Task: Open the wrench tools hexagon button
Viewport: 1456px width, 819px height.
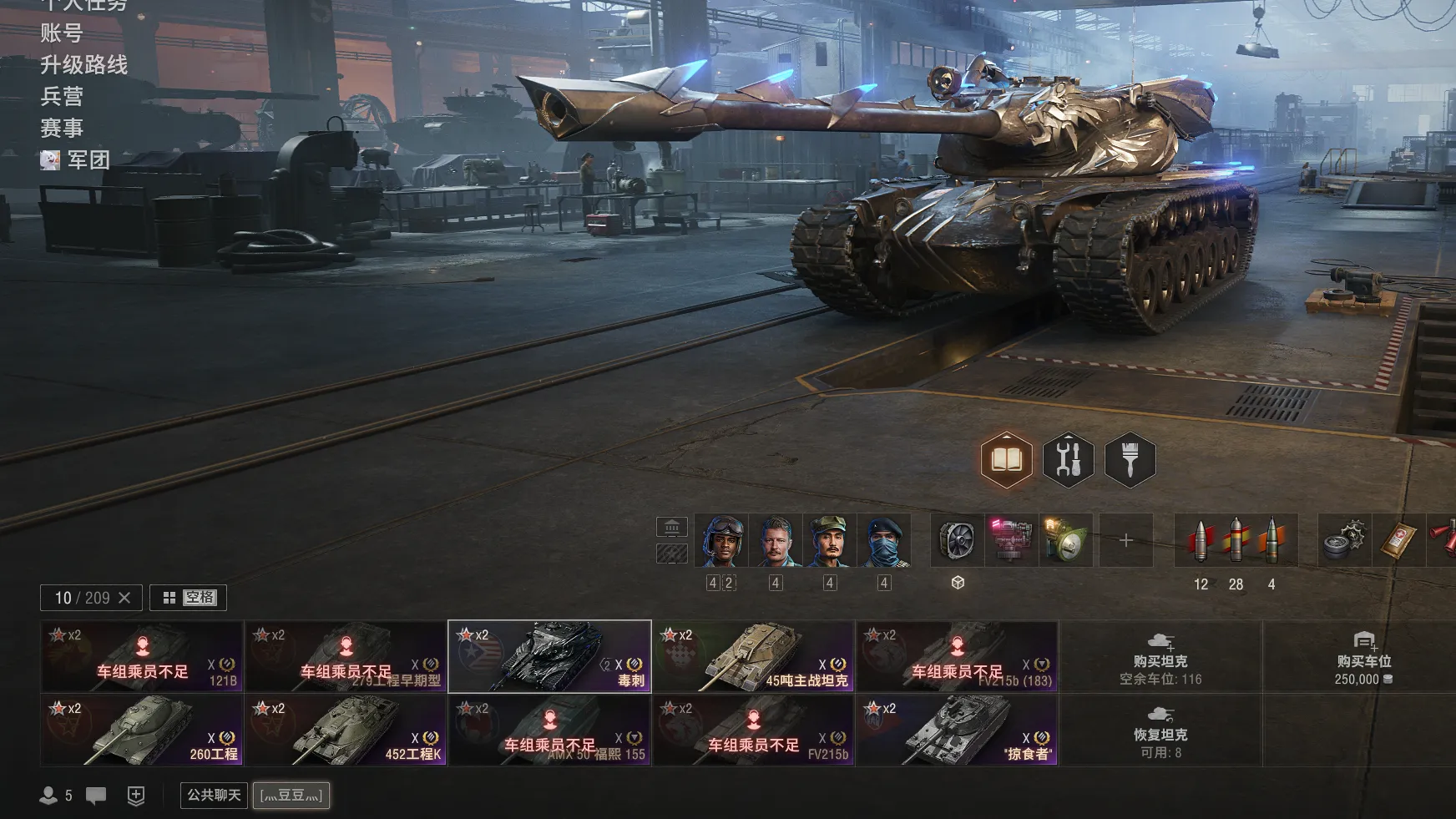Action: click(x=1068, y=459)
